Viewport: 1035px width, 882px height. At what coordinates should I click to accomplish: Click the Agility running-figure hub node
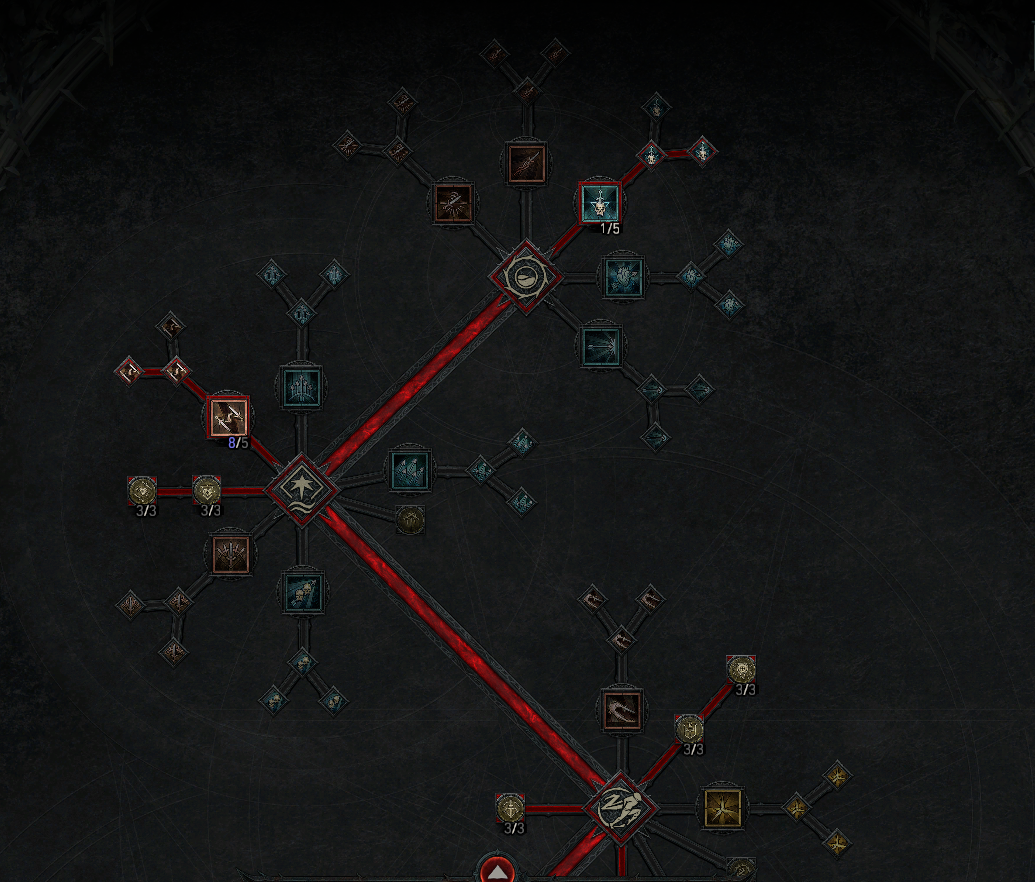pyautogui.click(x=621, y=808)
